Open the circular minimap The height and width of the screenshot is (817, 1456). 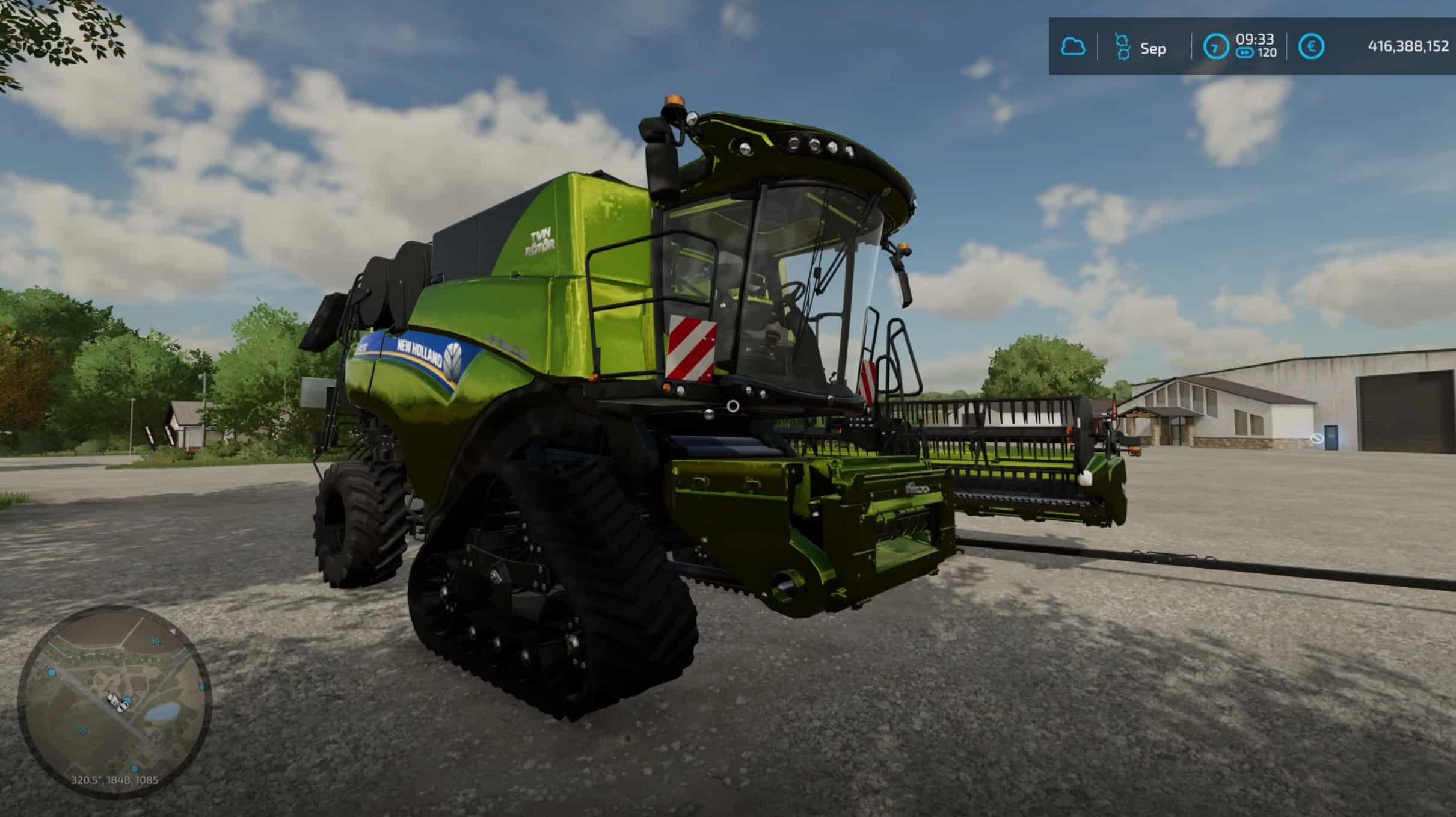point(114,701)
